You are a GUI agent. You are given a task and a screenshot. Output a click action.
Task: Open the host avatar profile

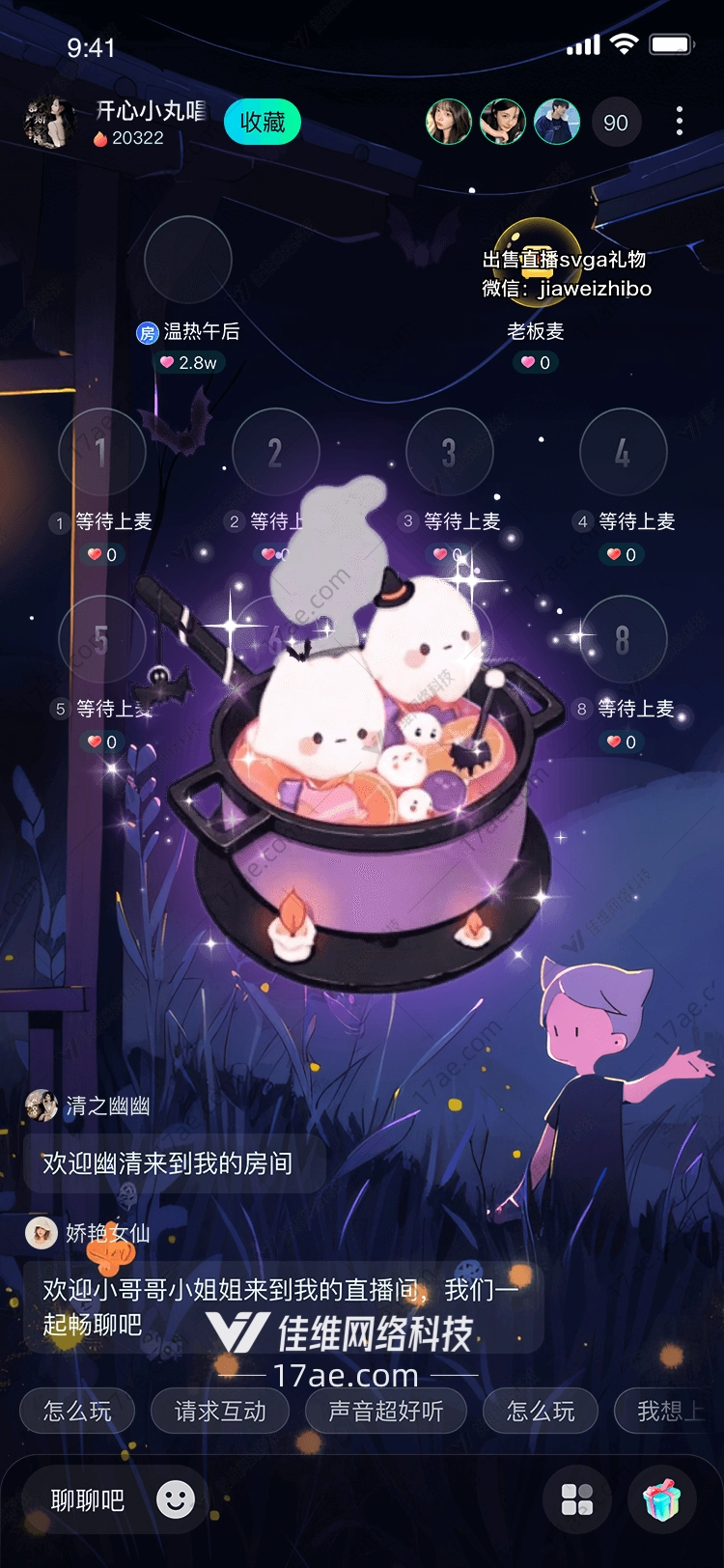tap(48, 123)
